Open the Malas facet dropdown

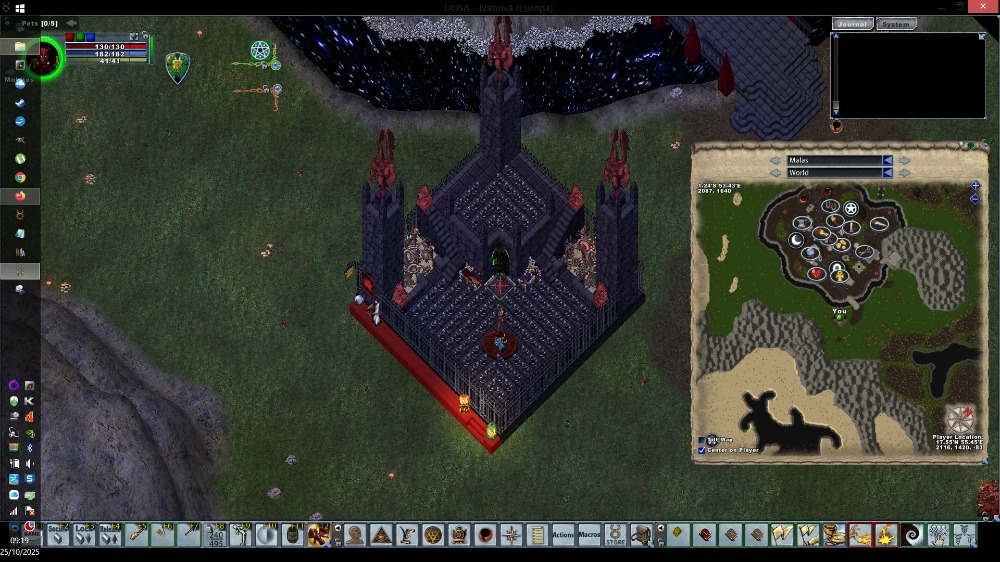pos(887,160)
